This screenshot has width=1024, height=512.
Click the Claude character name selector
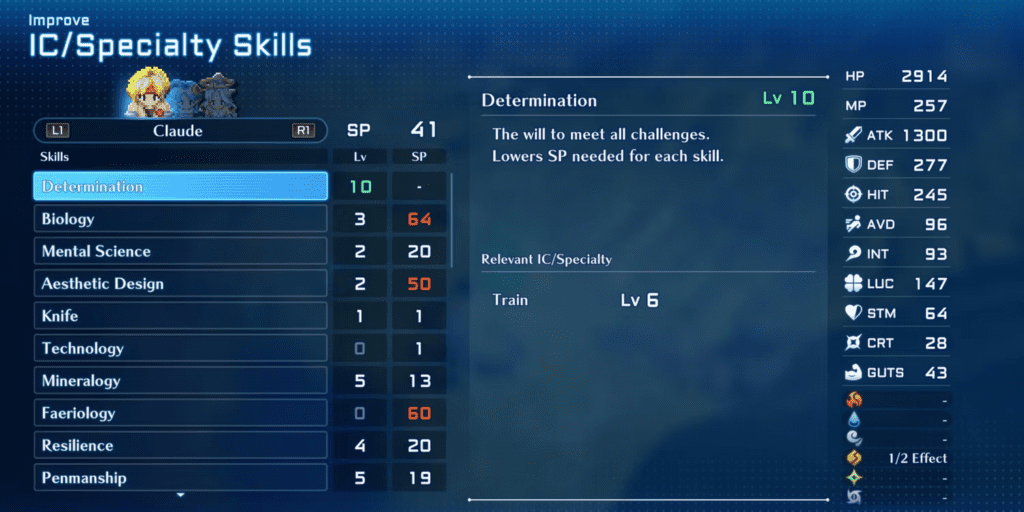(x=178, y=131)
